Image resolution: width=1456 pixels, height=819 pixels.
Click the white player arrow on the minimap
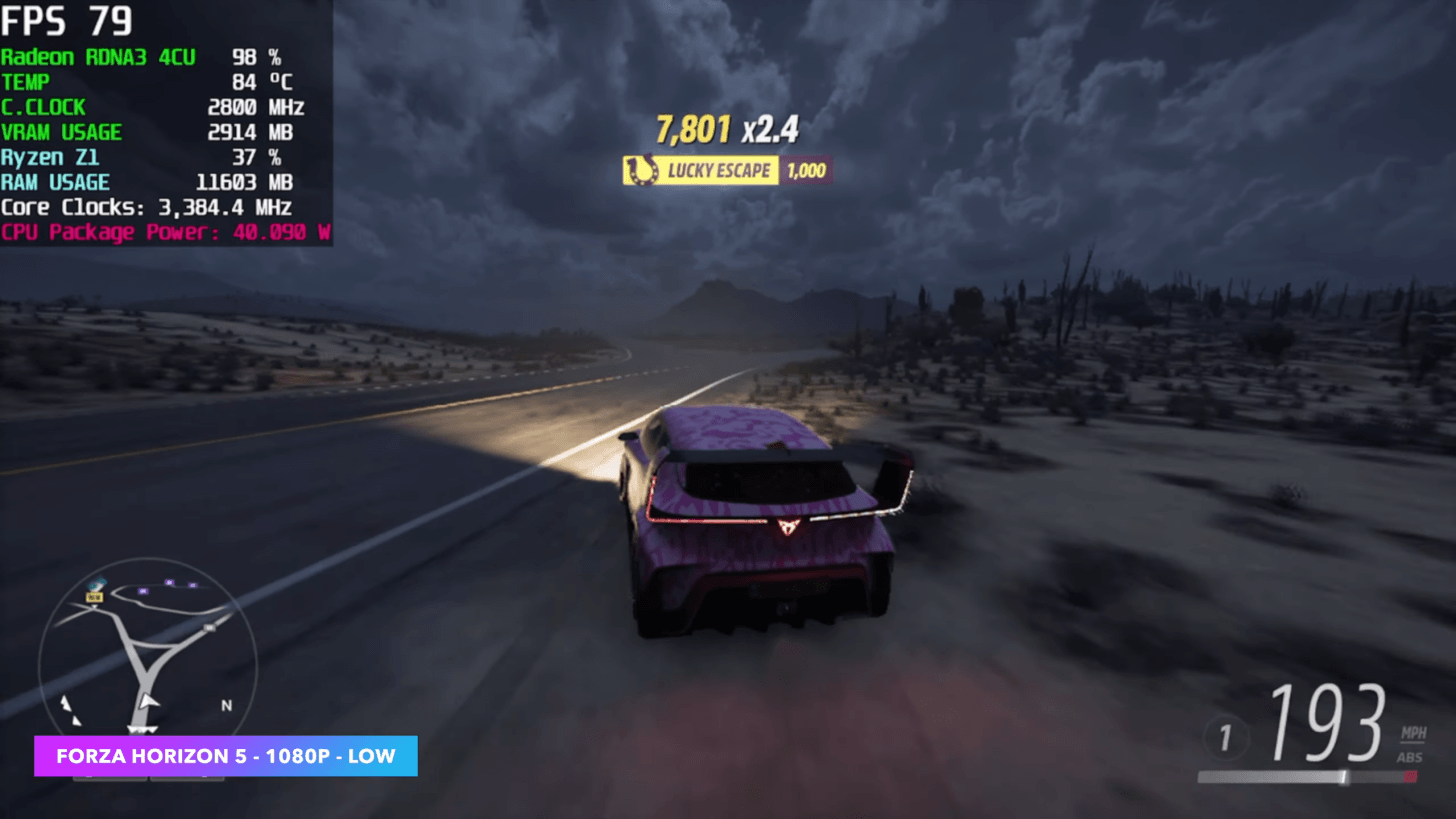(x=148, y=701)
